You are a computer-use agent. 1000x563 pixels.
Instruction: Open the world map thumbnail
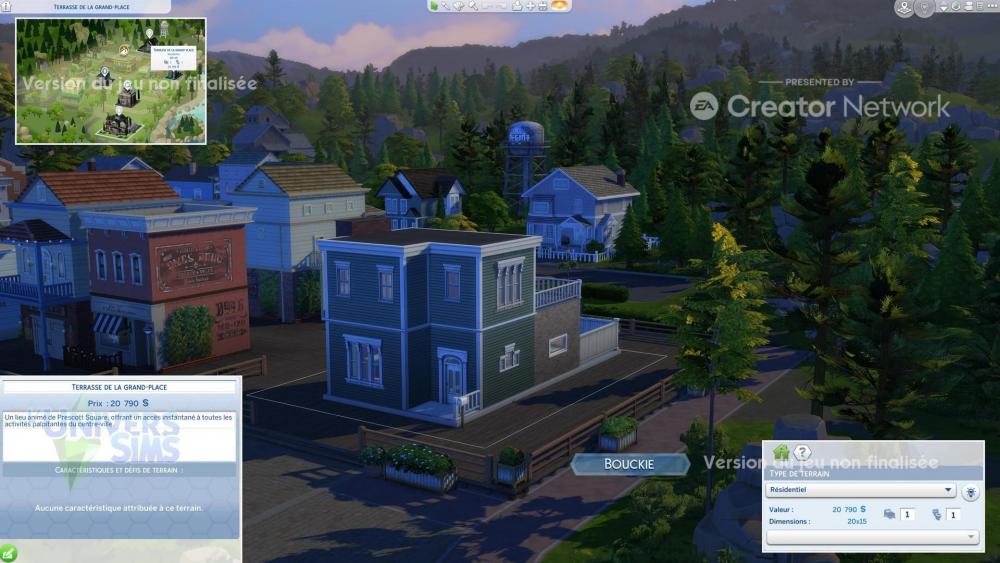110,81
